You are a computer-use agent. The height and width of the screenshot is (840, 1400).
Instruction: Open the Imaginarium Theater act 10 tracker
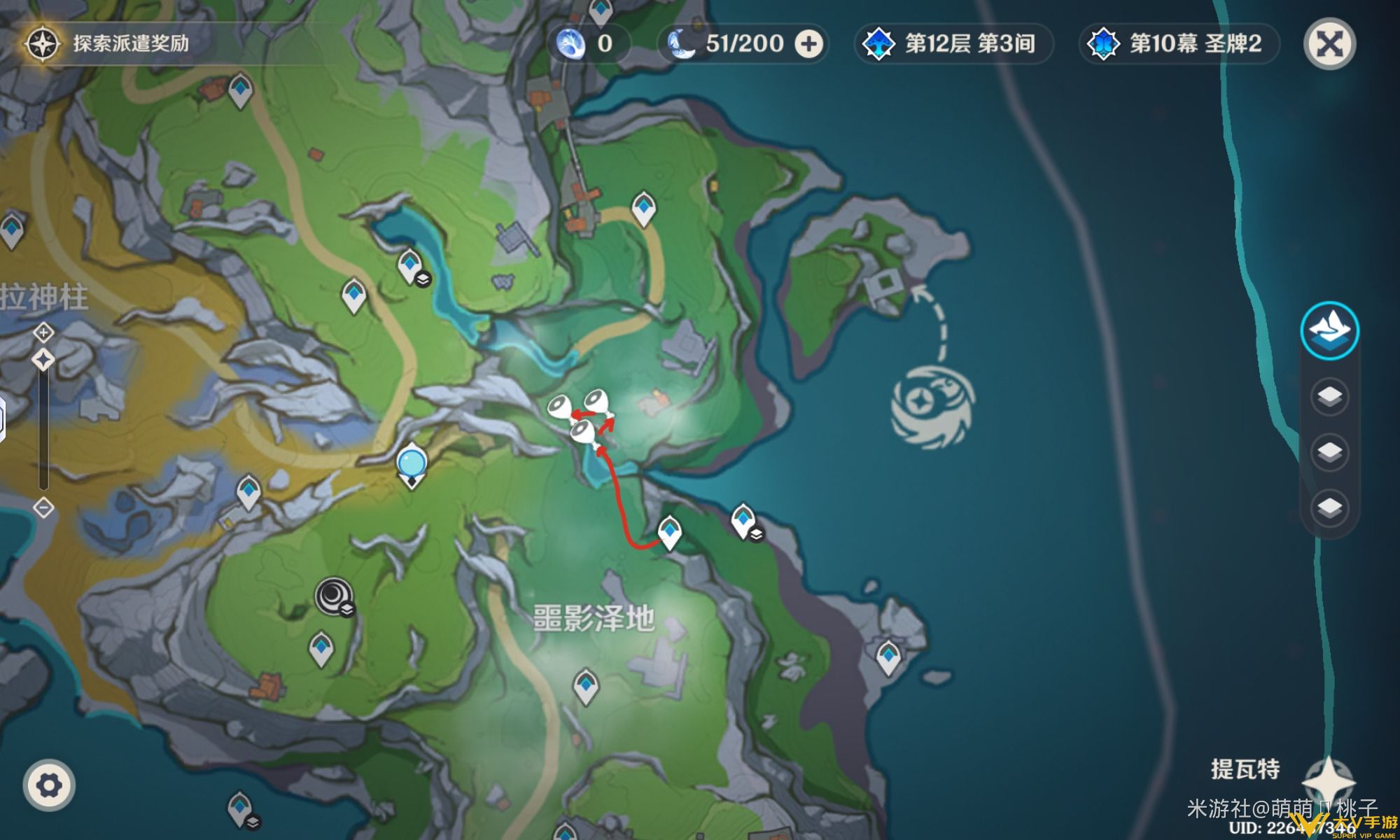pyautogui.click(x=1179, y=44)
